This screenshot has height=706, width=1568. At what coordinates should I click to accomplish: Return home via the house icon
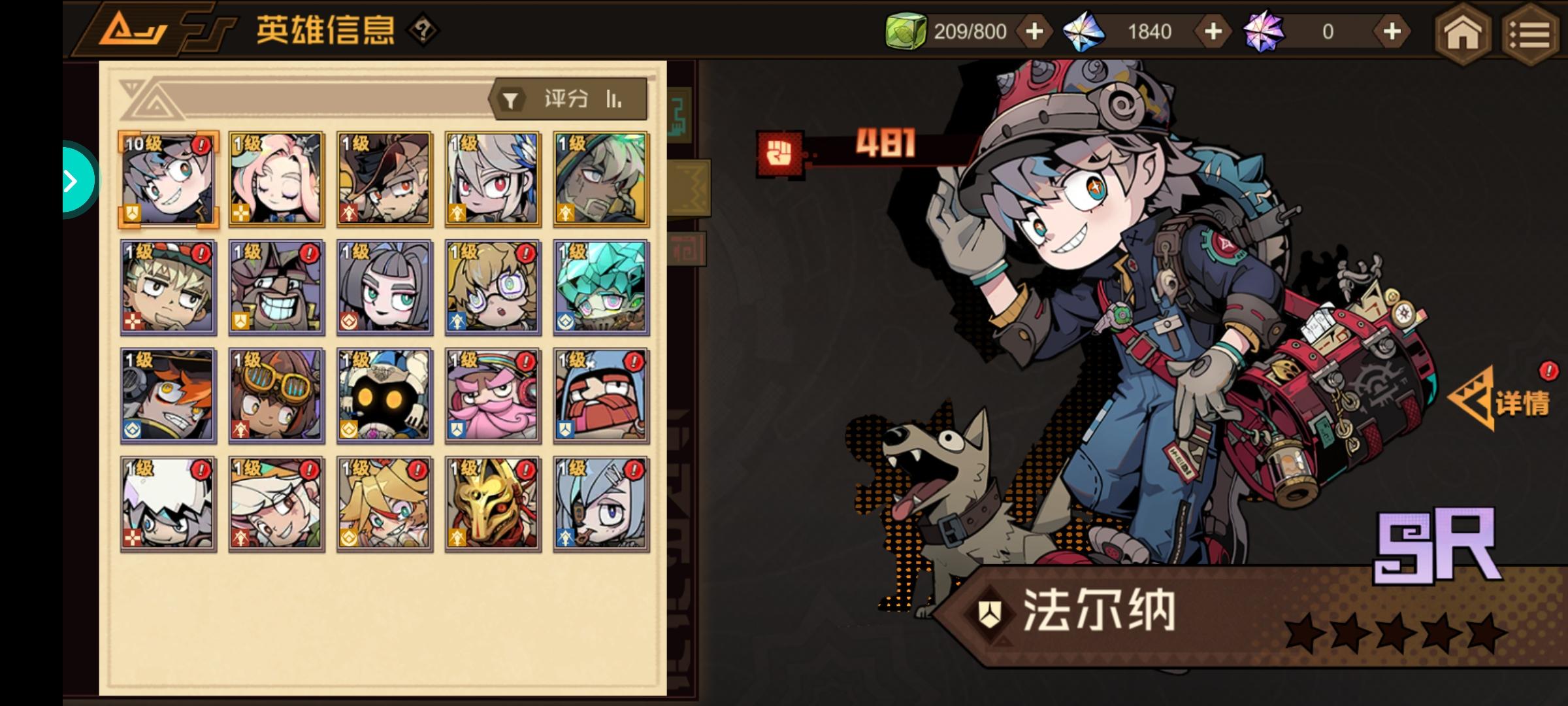(x=1463, y=33)
